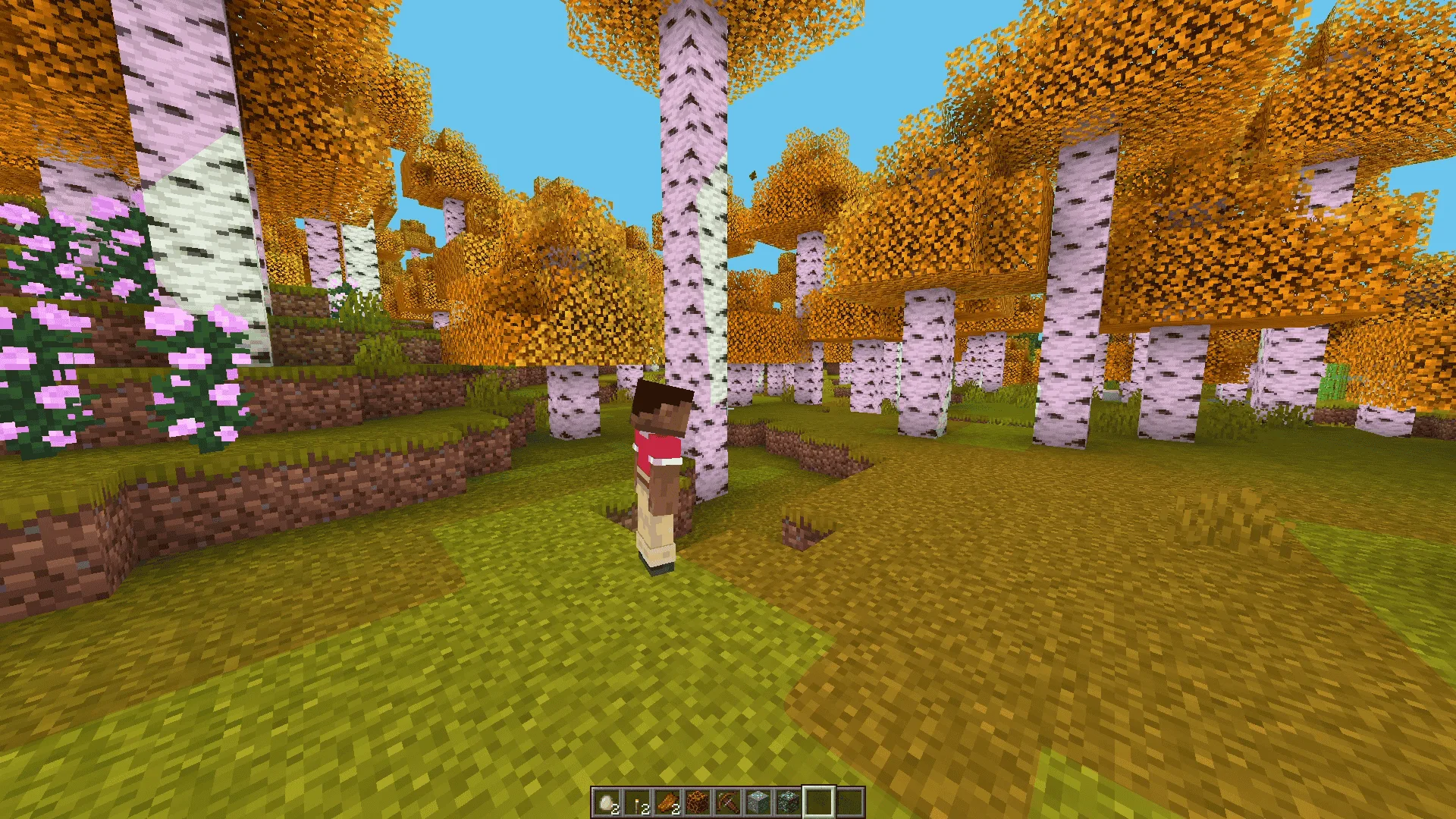Select the torch slot in the hotbar
The height and width of the screenshot is (819, 1456).
tap(637, 802)
